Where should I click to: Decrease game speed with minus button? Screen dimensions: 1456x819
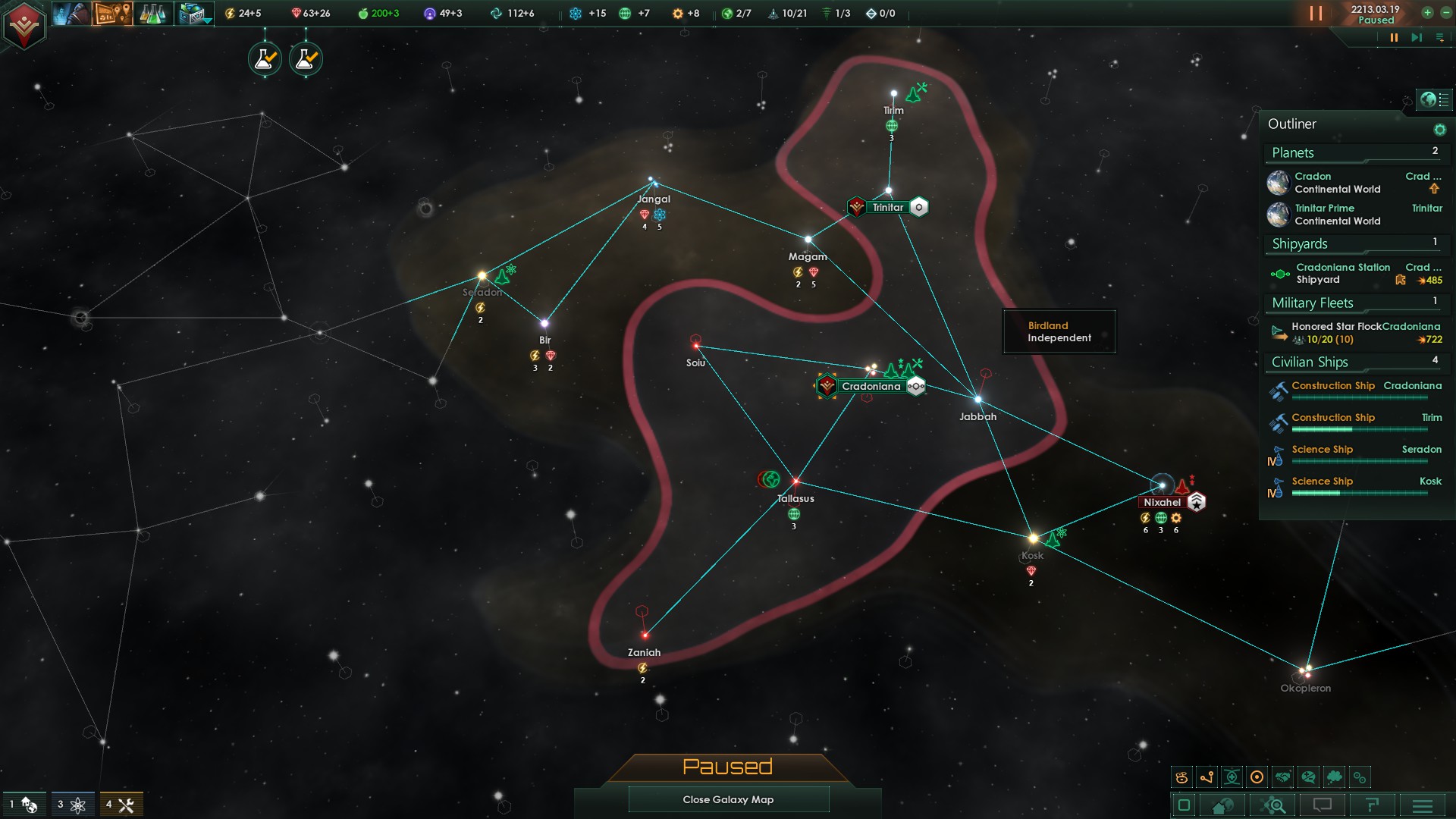[1445, 12]
